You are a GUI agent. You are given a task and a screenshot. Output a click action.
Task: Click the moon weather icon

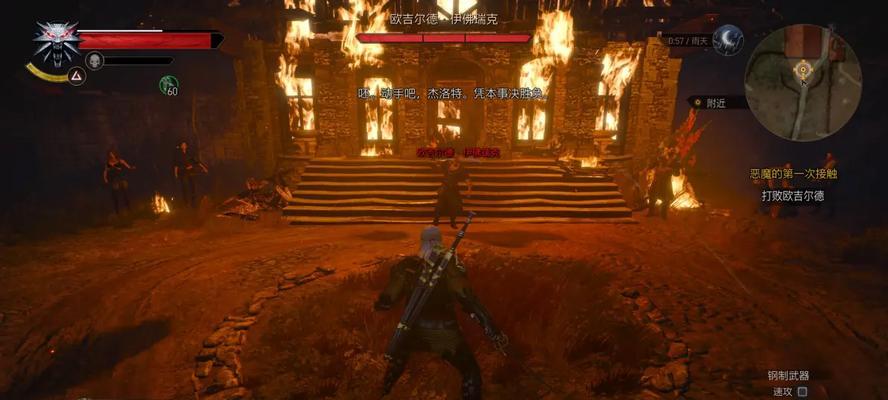point(727,41)
